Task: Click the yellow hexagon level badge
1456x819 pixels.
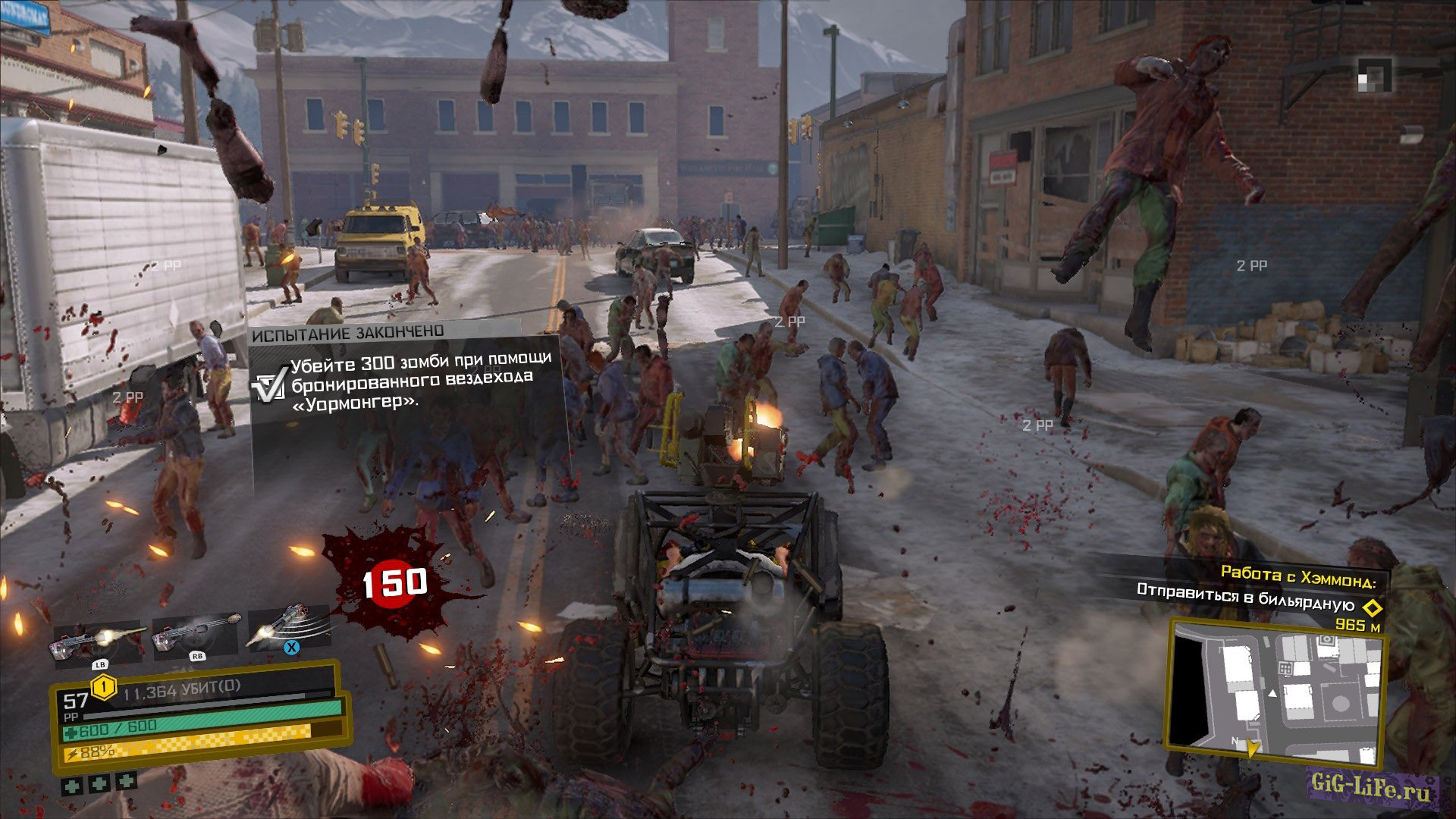Action: [x=103, y=688]
